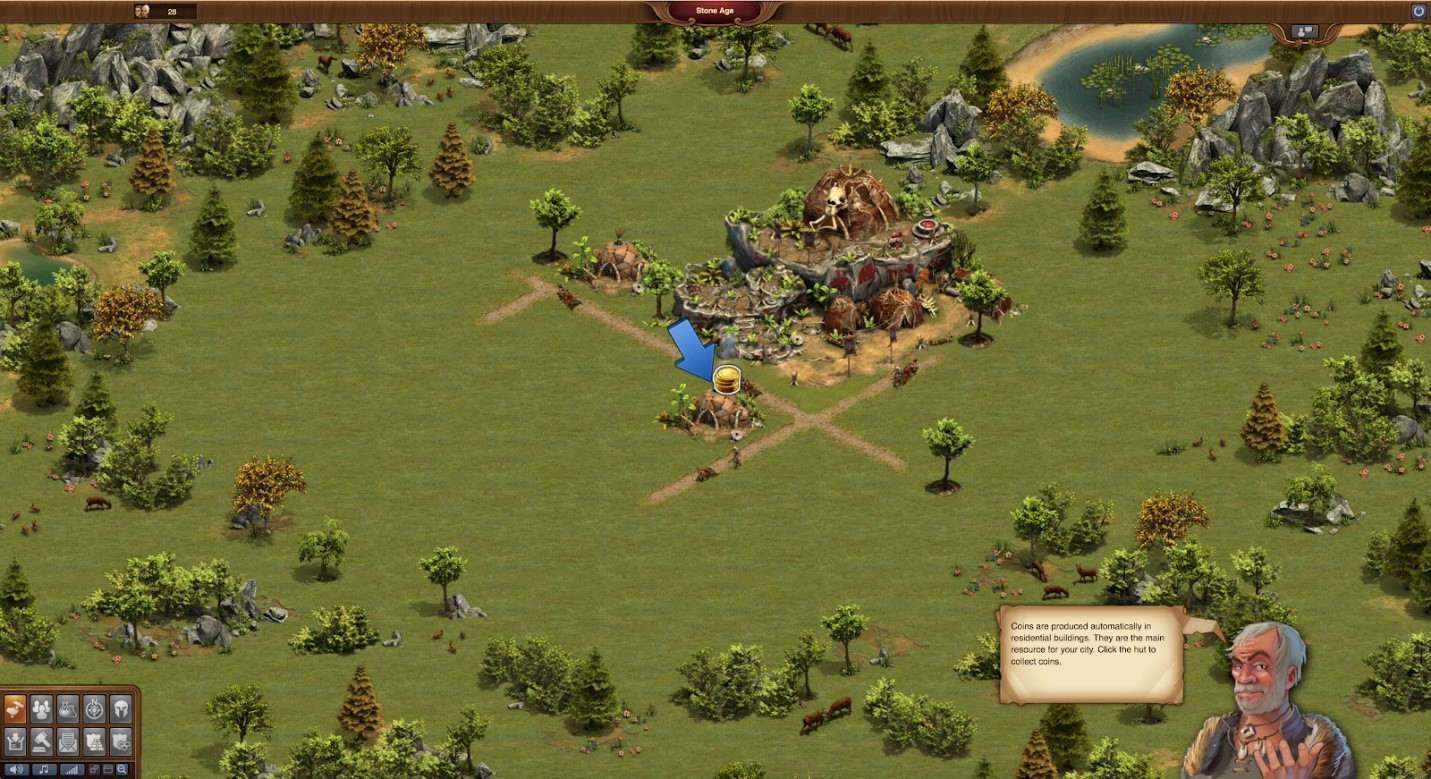This screenshot has height=779, width=1431.
Task: Open the envelope messages button
Action: 68,741
